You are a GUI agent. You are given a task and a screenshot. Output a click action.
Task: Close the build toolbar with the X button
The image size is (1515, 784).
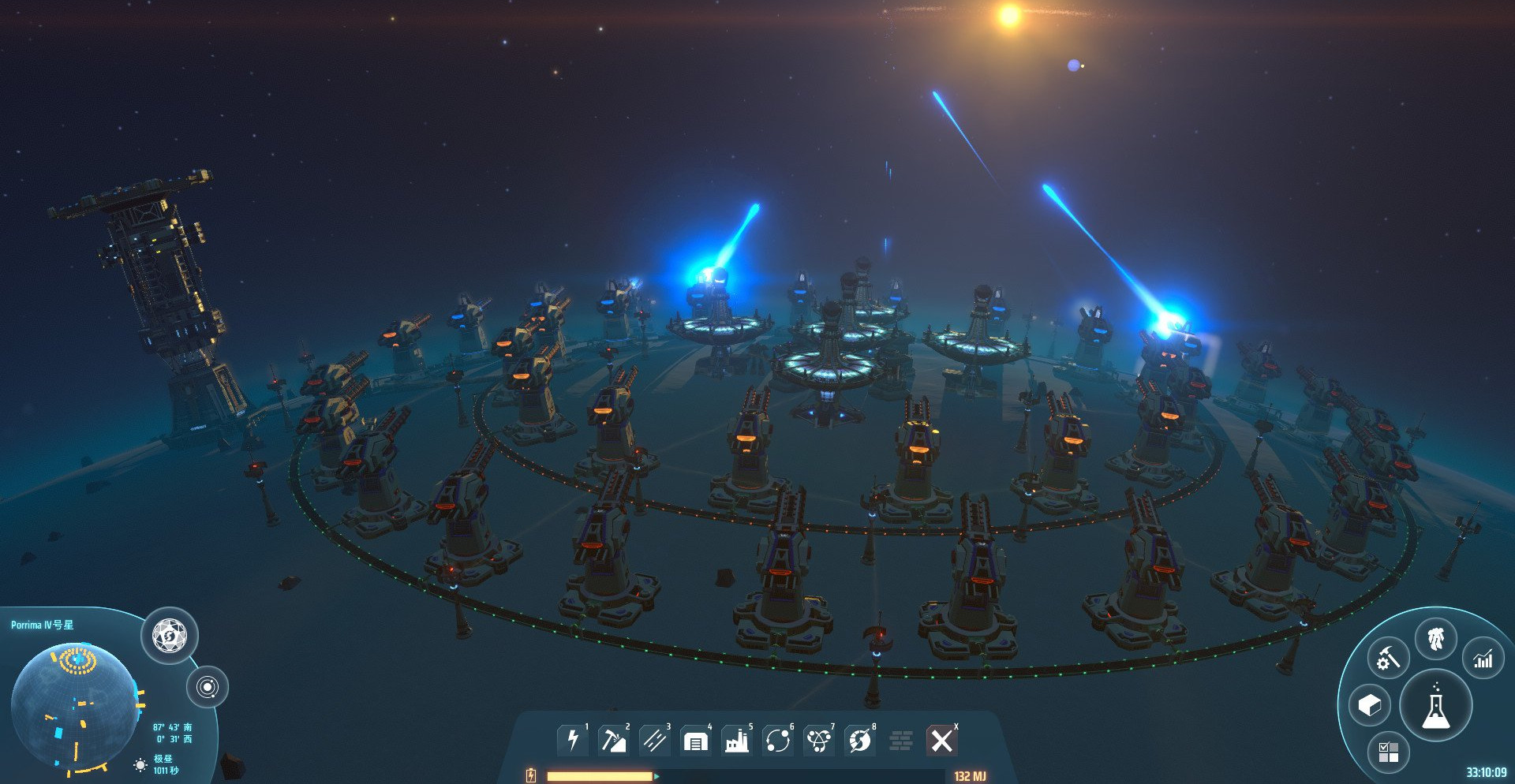[941, 741]
